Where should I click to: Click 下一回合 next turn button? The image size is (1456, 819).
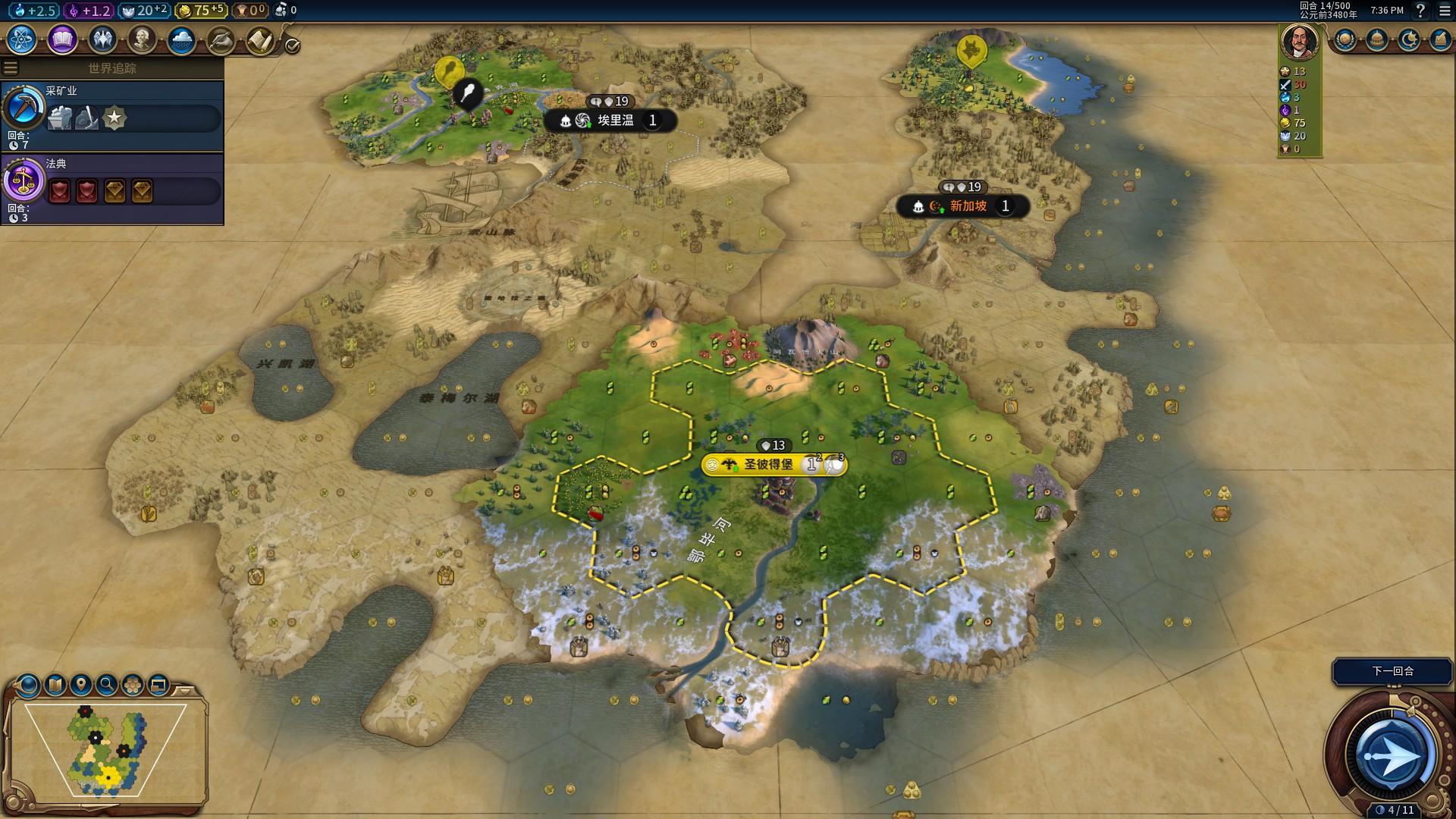coord(1392,671)
